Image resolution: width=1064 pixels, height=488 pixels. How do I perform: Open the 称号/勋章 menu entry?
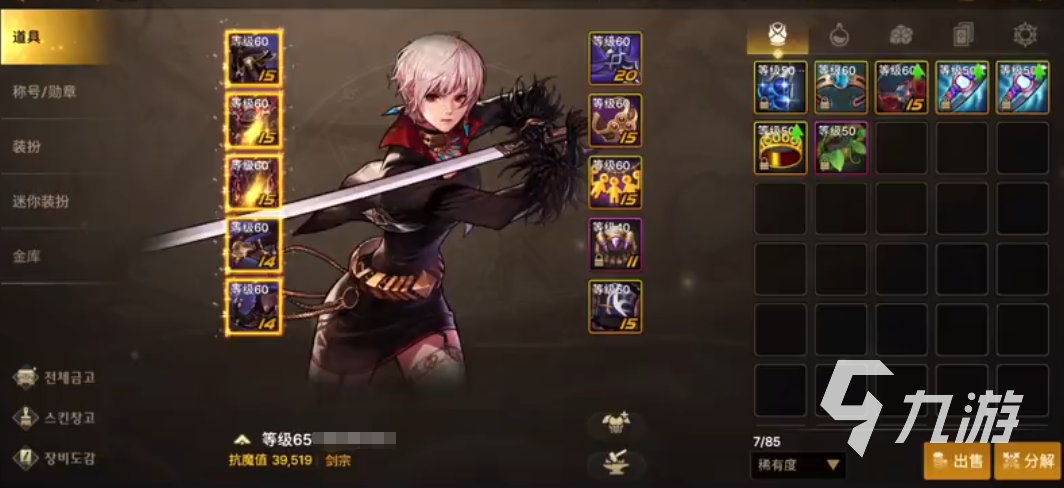point(45,92)
